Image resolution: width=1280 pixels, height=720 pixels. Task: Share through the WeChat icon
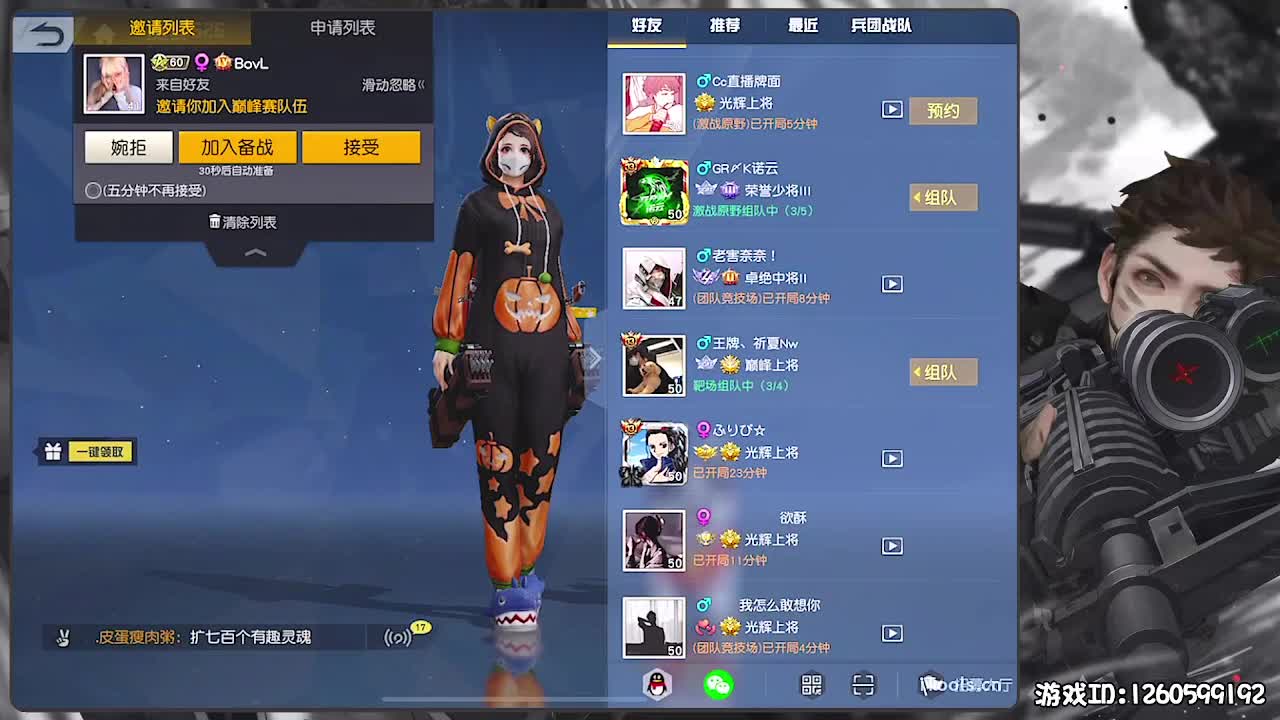click(719, 686)
